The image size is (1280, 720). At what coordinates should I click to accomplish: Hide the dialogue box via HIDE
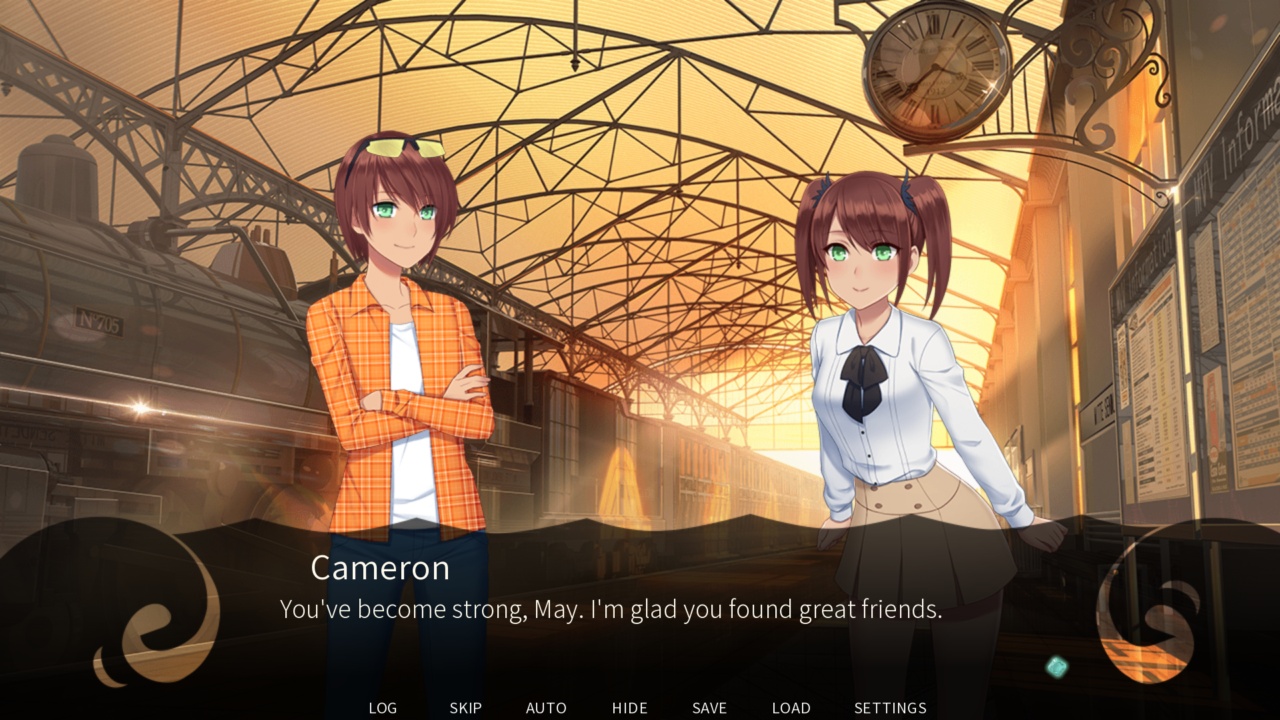[x=629, y=707]
